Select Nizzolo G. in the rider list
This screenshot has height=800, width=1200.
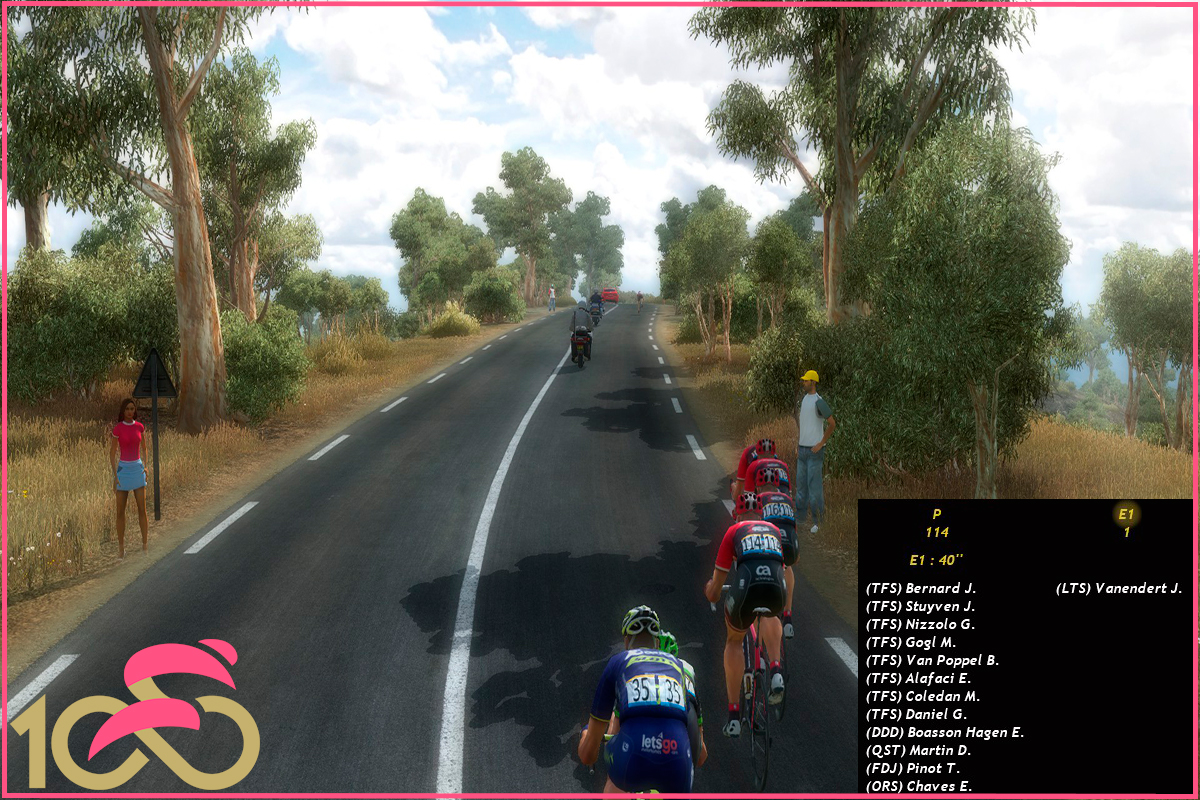click(920, 624)
